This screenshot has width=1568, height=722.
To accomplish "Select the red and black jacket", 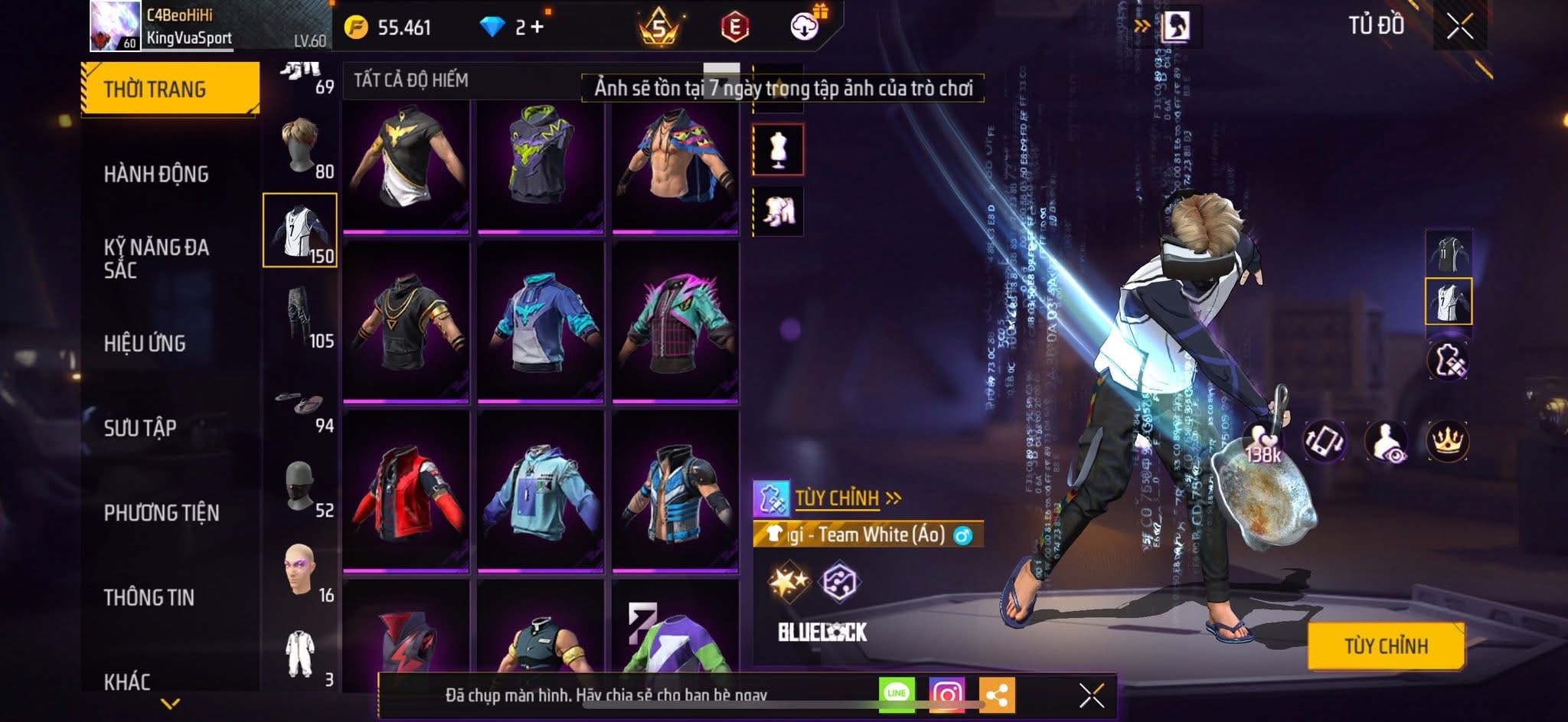I will 406,492.
